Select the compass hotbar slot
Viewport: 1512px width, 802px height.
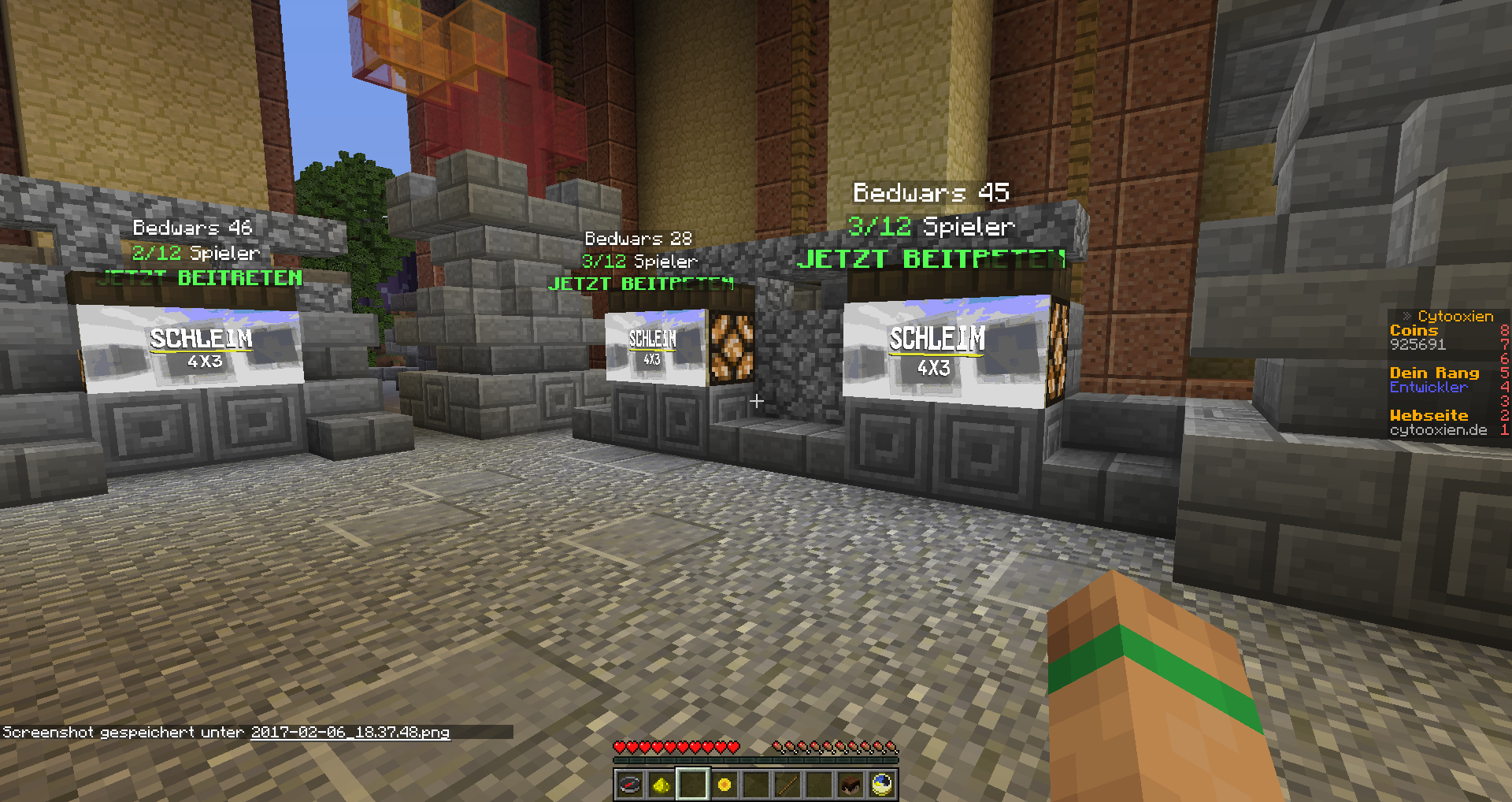point(630,785)
